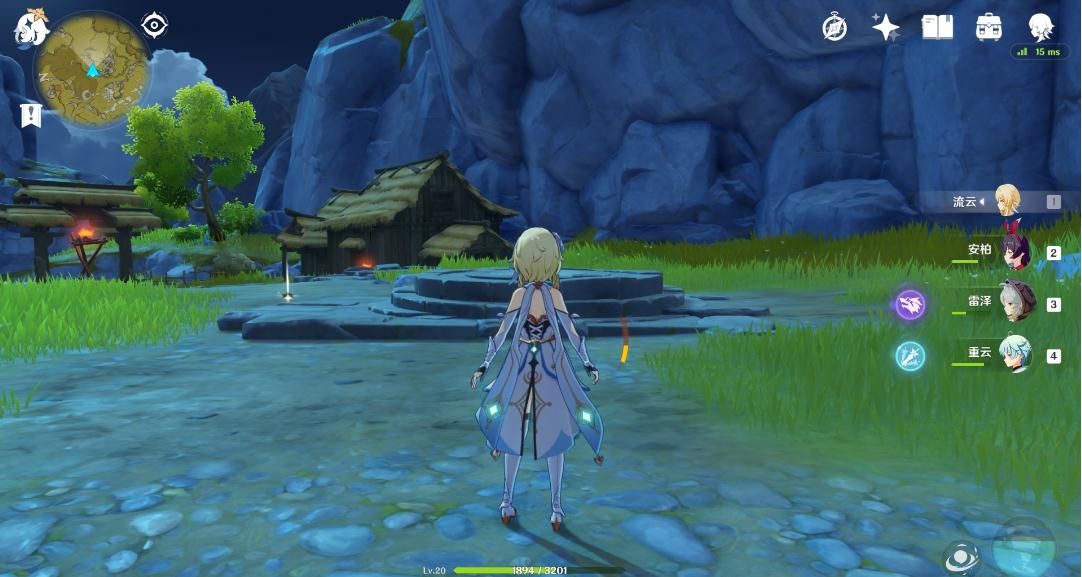Viewport: 1082px width, 577px height.
Task: Open the Wish star icon
Action: click(885, 27)
